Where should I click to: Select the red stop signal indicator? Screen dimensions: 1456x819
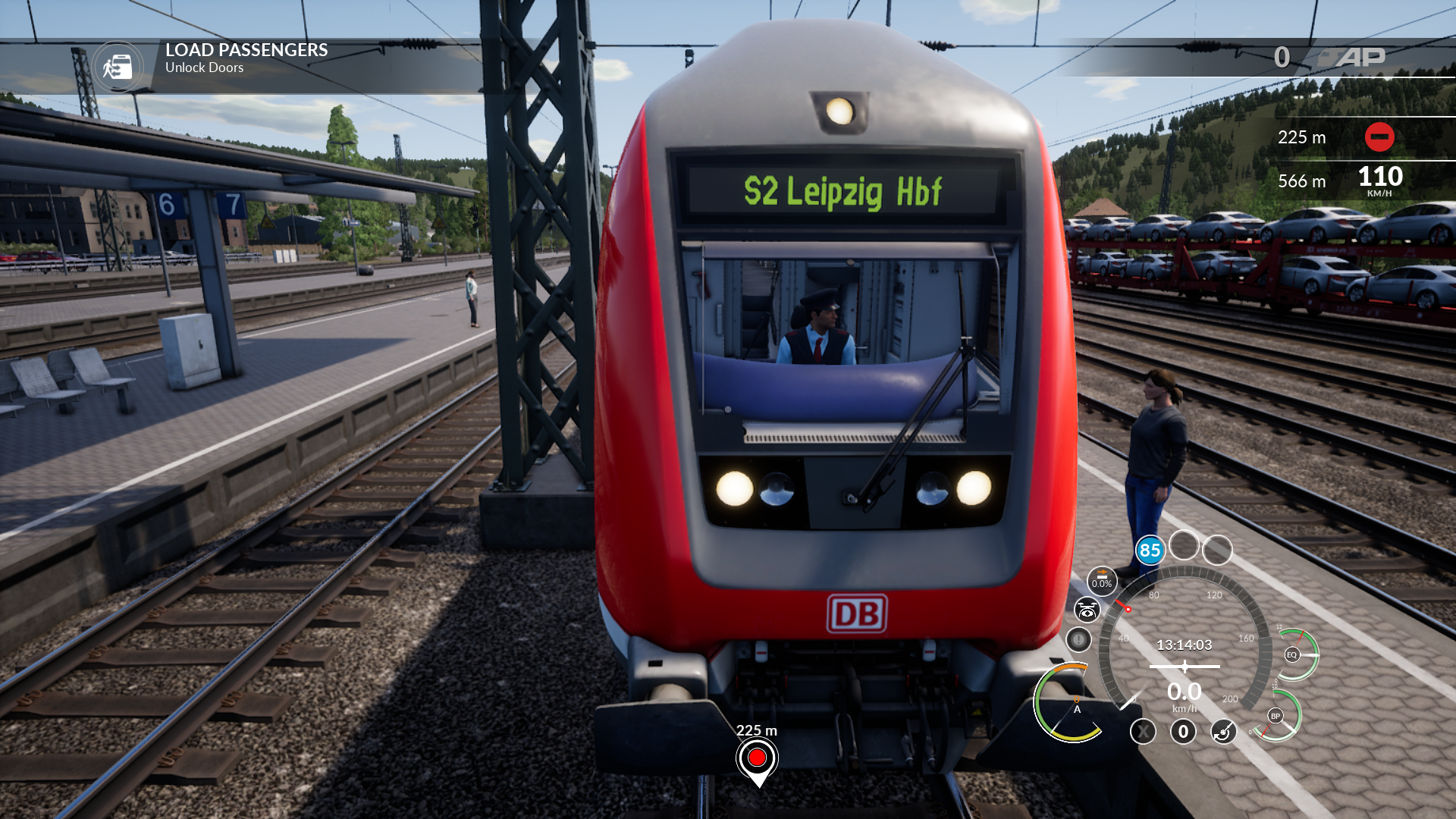pos(1379,137)
